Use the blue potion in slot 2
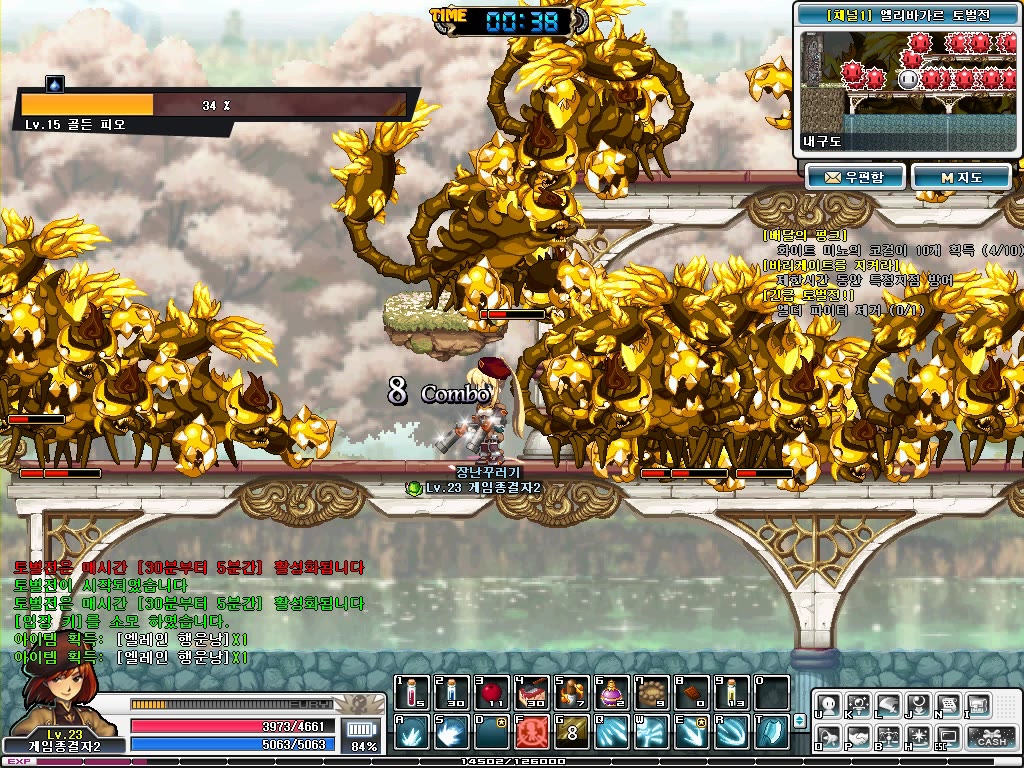Image resolution: width=1024 pixels, height=768 pixels. 452,692
